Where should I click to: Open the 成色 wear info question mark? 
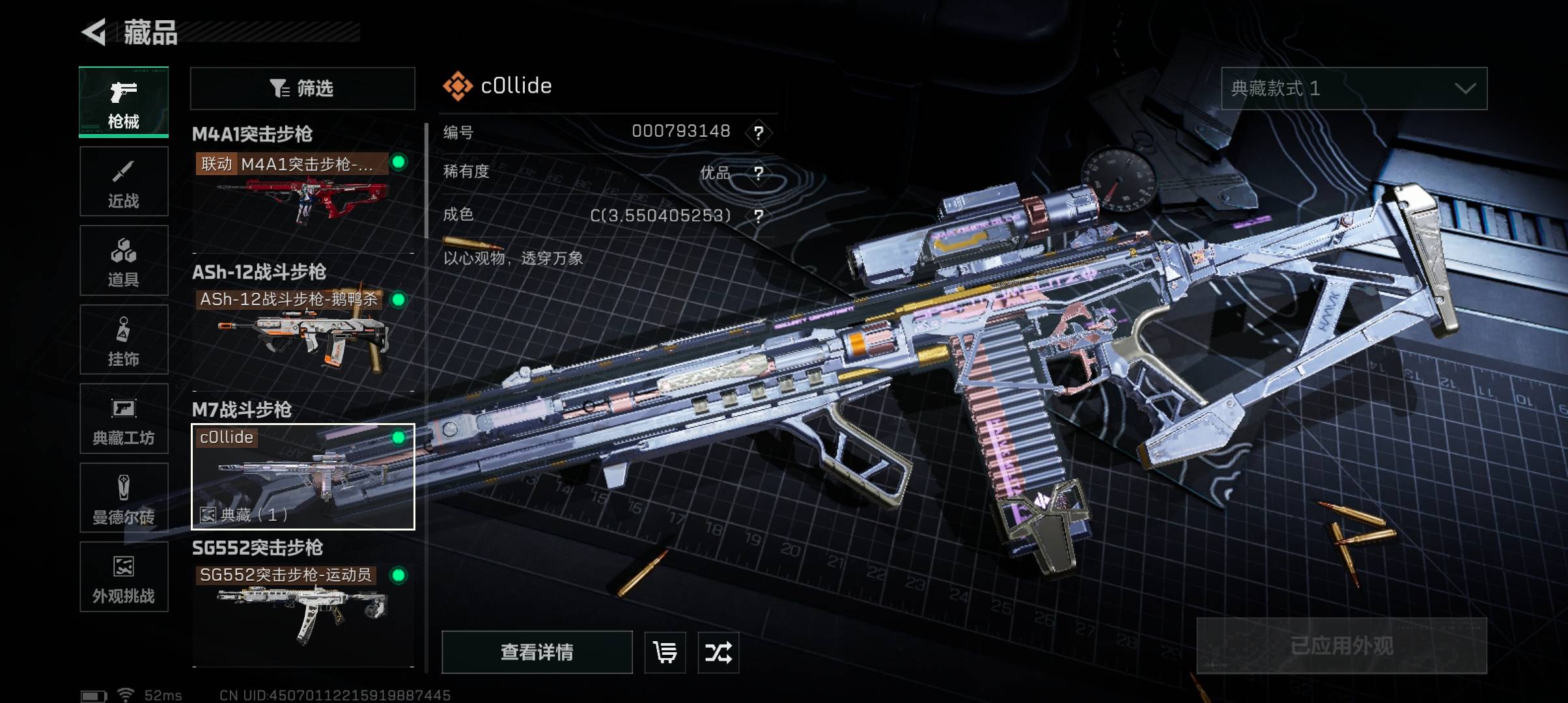[759, 216]
